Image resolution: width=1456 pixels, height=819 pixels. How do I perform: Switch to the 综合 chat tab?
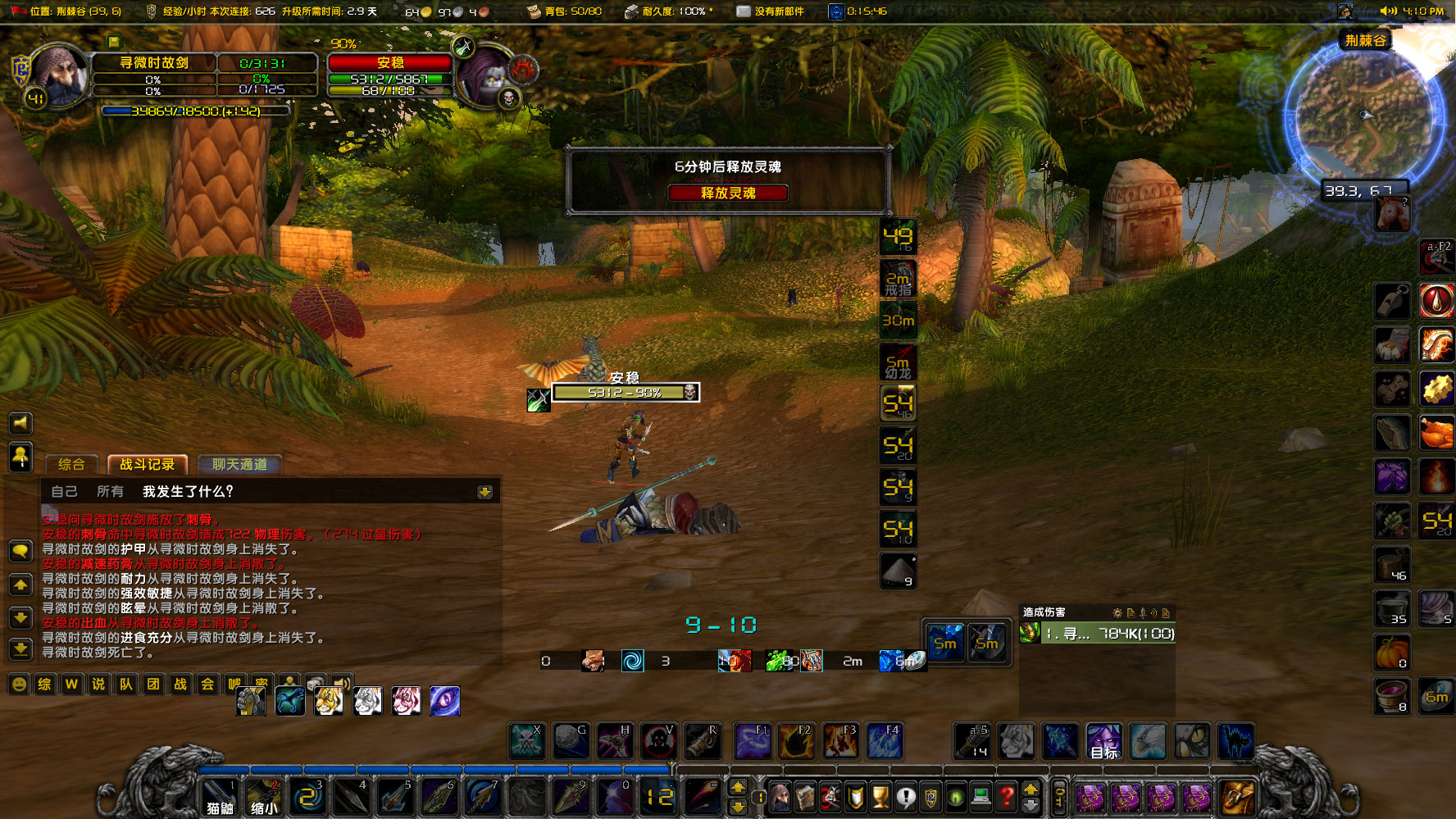click(x=71, y=464)
